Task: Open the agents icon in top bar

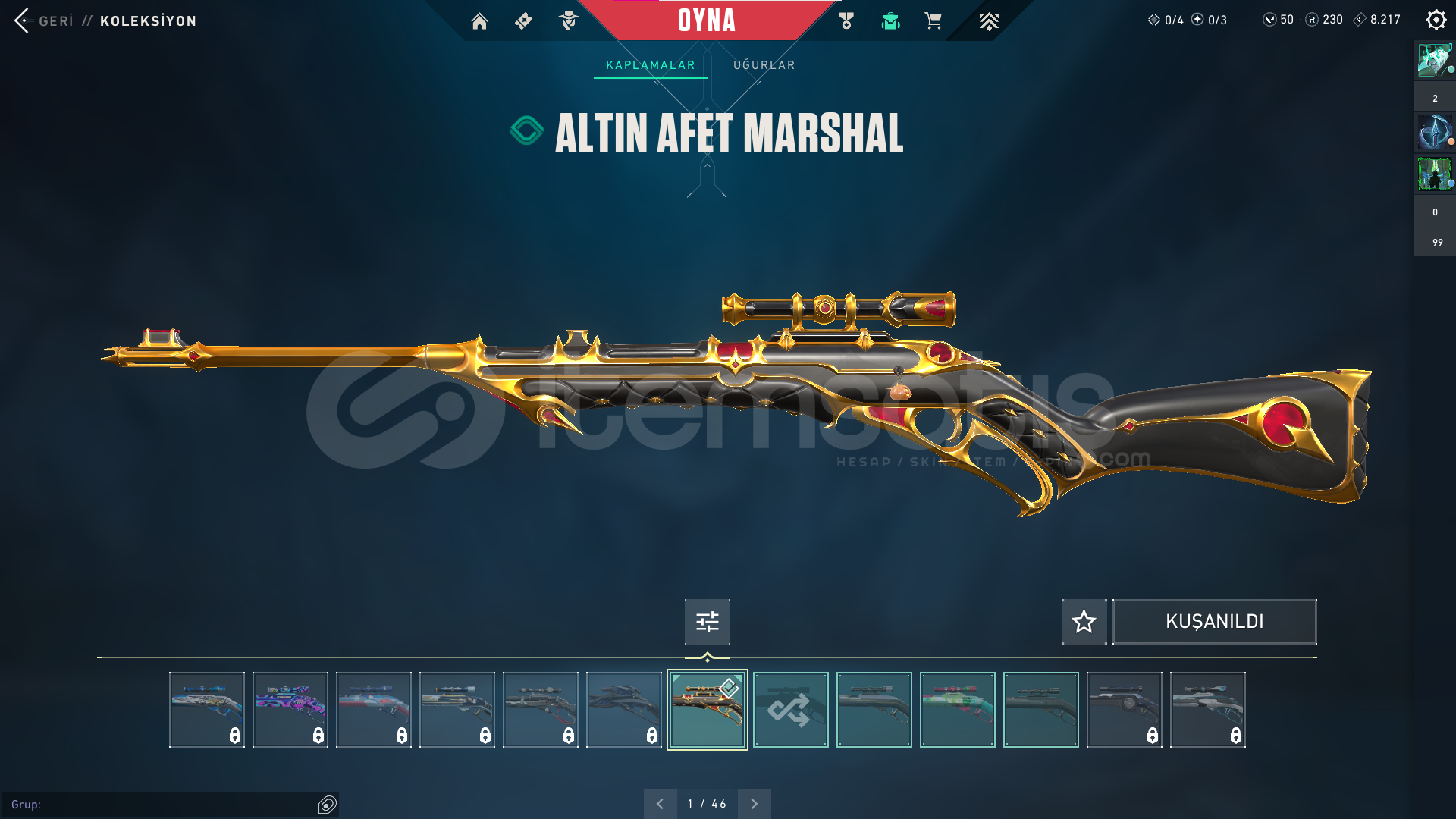Action: coord(568,21)
